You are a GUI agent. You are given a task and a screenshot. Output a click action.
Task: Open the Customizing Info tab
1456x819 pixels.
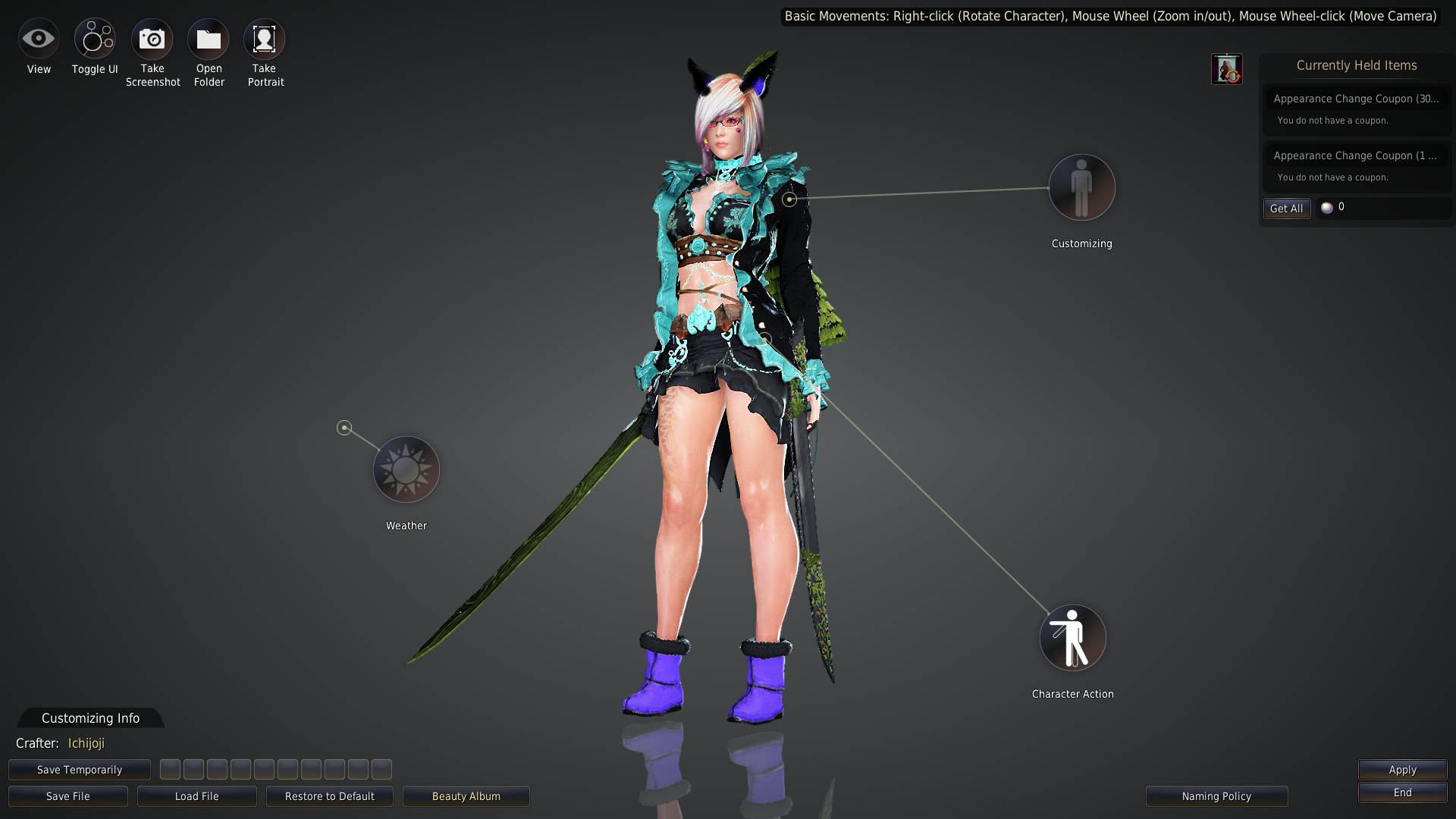(90, 718)
